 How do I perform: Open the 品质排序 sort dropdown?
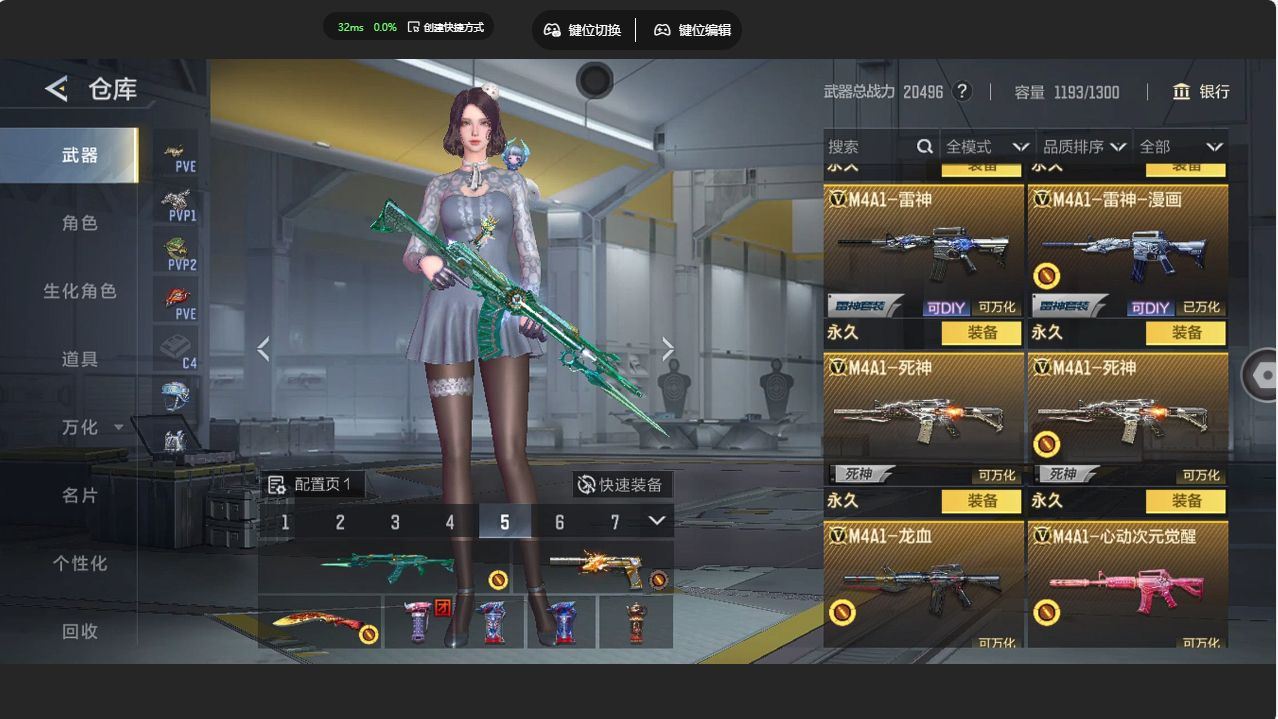pos(1084,147)
